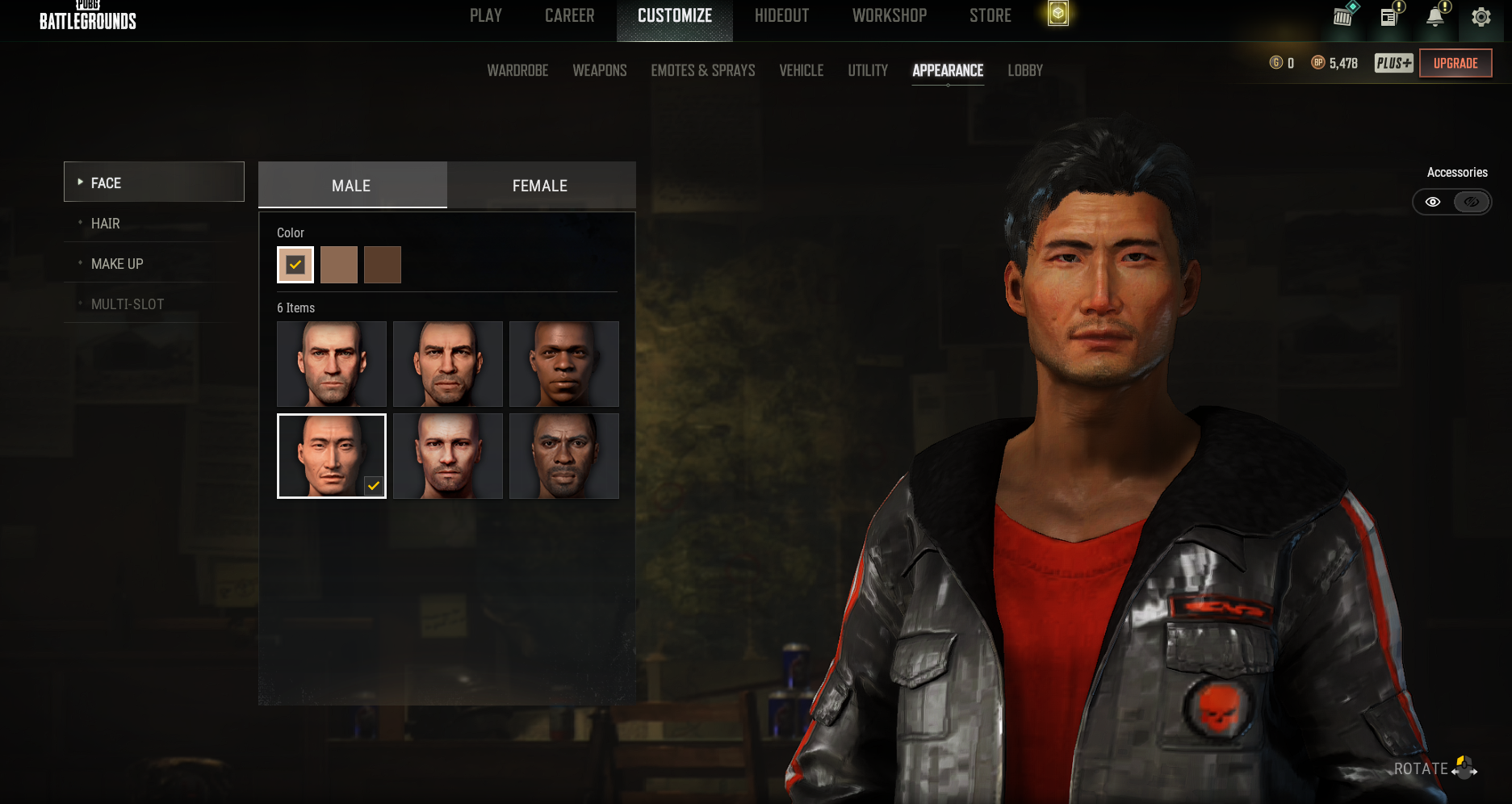
Task: Open the Play tab
Action: pyautogui.click(x=486, y=16)
